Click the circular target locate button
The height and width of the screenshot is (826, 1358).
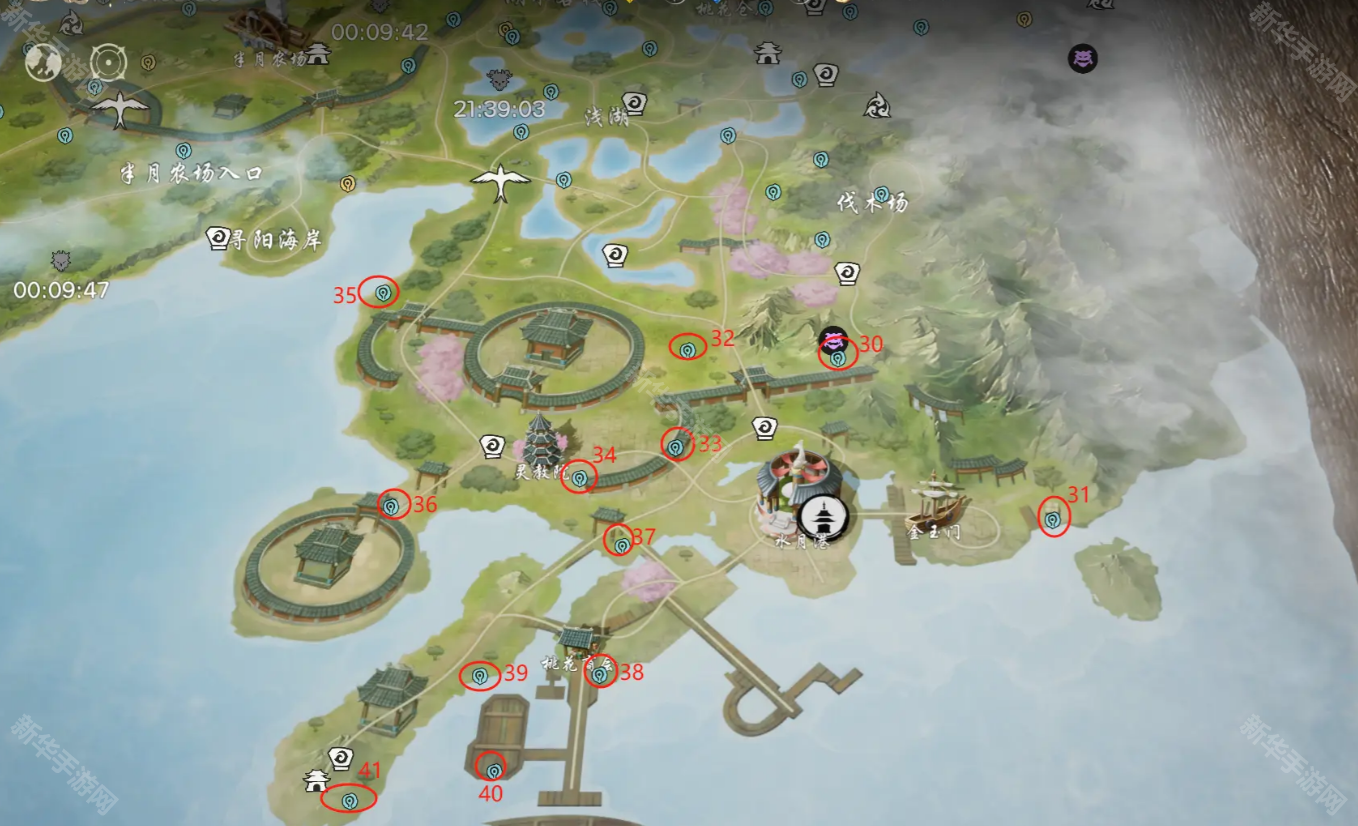coord(108,63)
